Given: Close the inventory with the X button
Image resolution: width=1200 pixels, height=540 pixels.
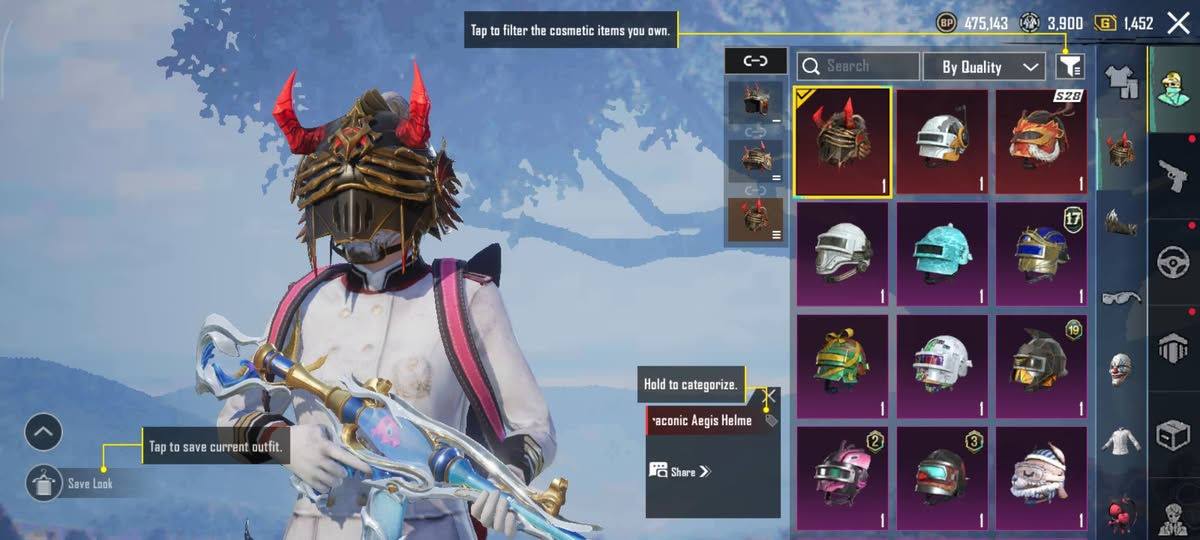Looking at the screenshot, I should pos(1177,23).
